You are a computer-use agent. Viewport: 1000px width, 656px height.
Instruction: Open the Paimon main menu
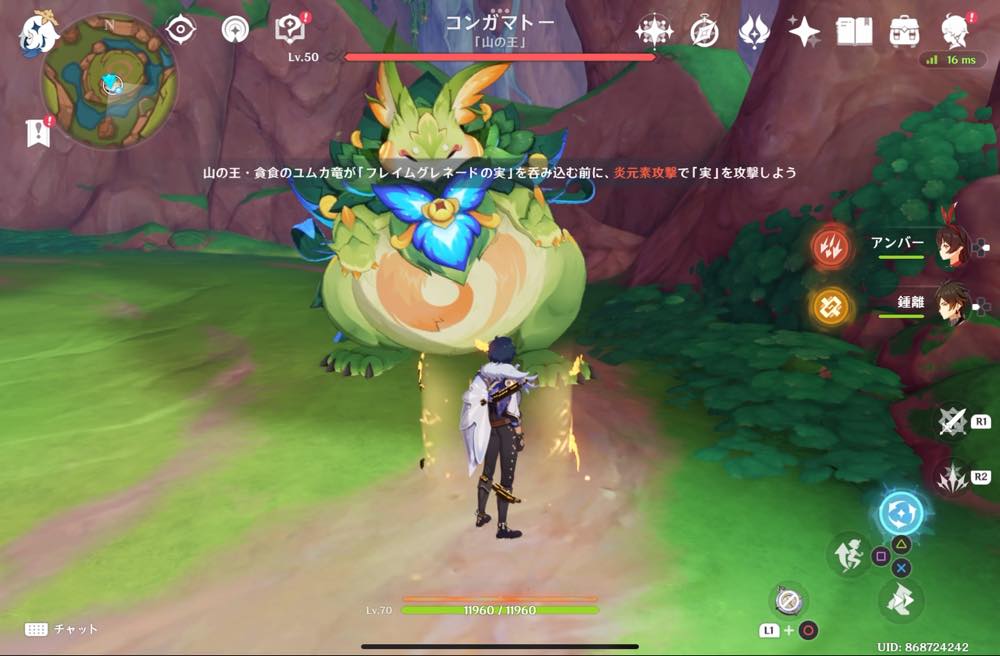point(38,33)
